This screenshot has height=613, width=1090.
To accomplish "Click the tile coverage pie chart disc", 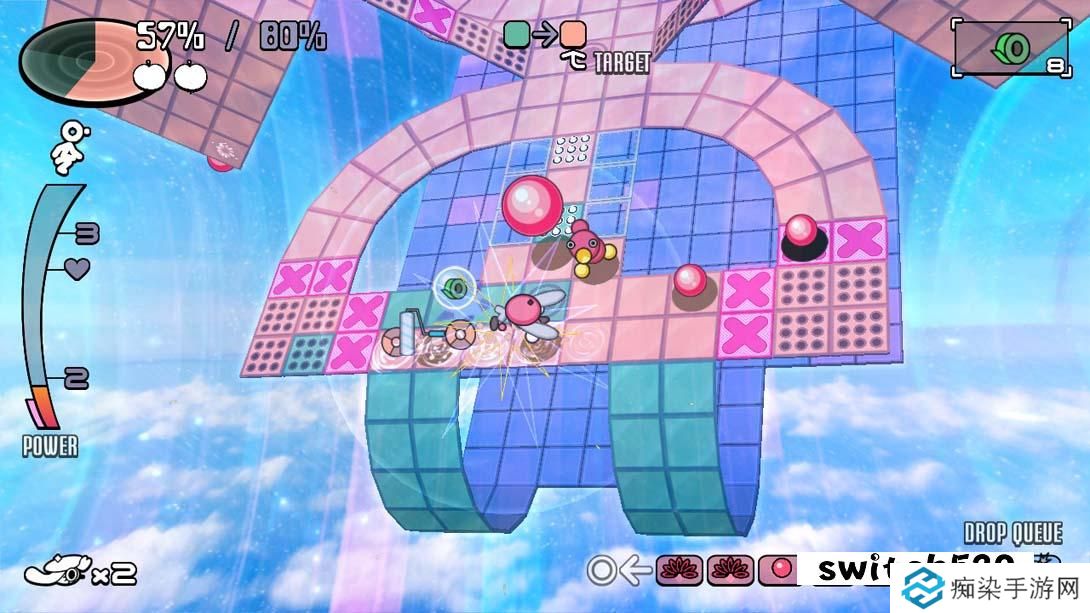I will [x=76, y=61].
